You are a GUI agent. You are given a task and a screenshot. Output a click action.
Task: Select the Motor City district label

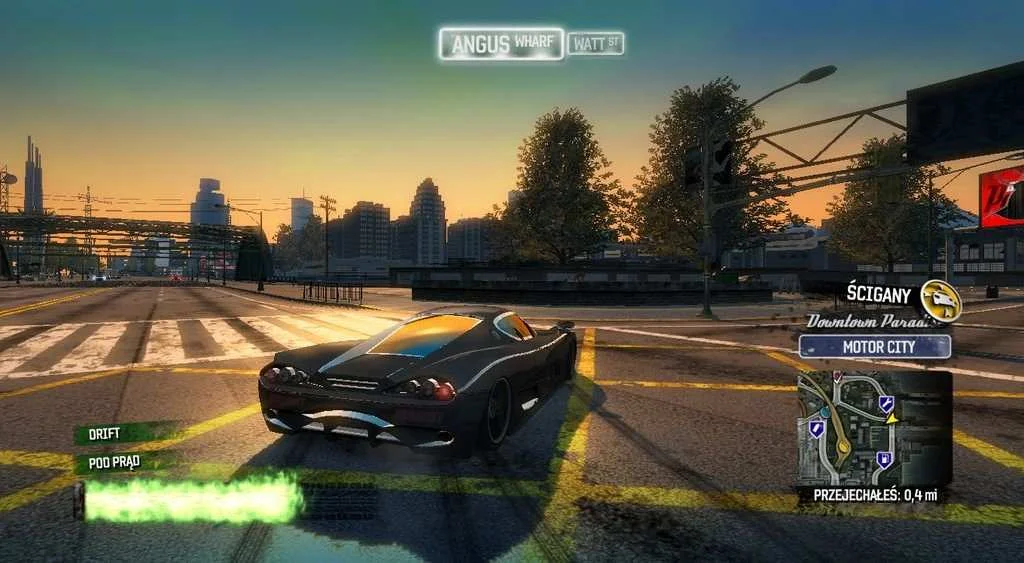[875, 347]
